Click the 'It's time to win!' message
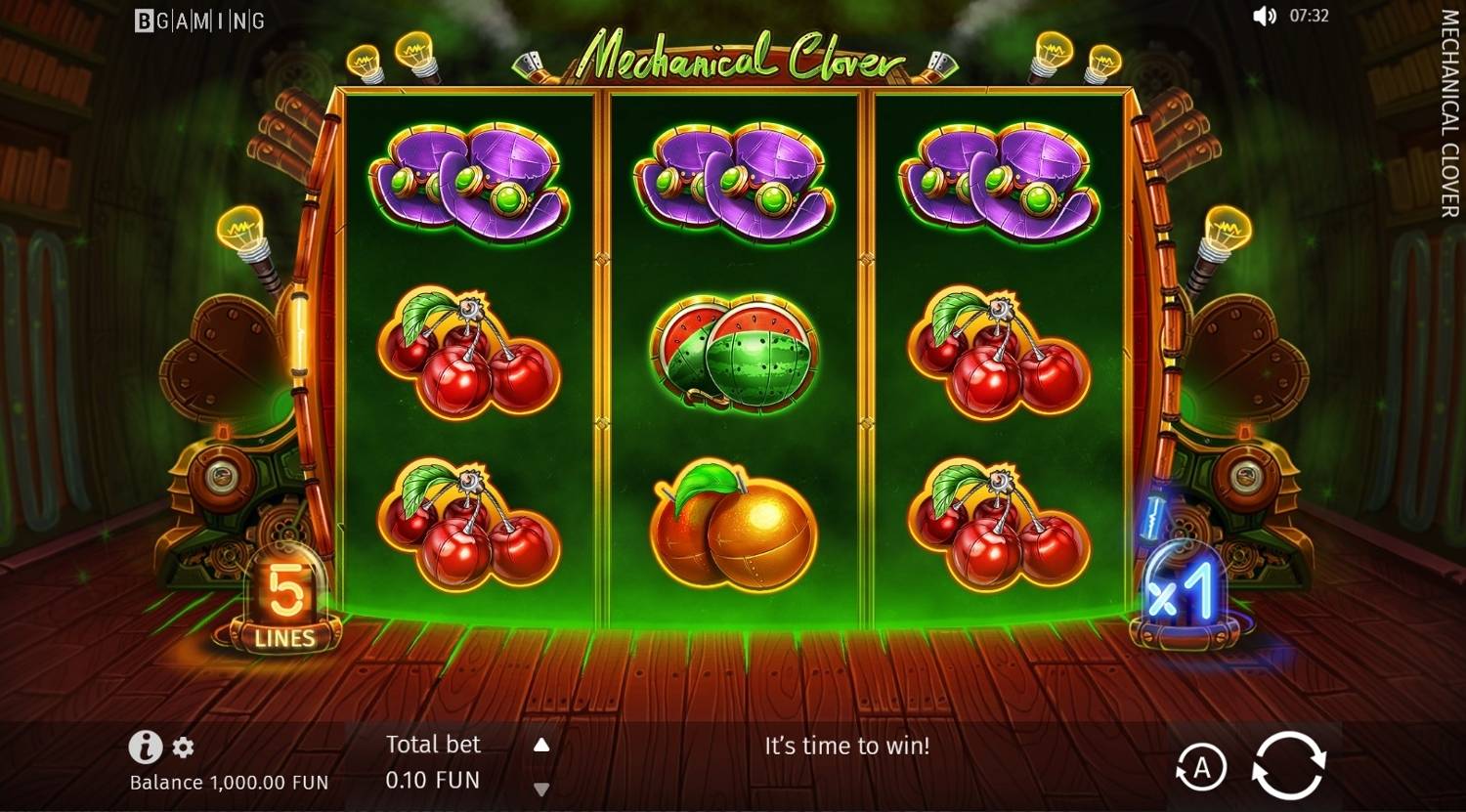 point(846,746)
